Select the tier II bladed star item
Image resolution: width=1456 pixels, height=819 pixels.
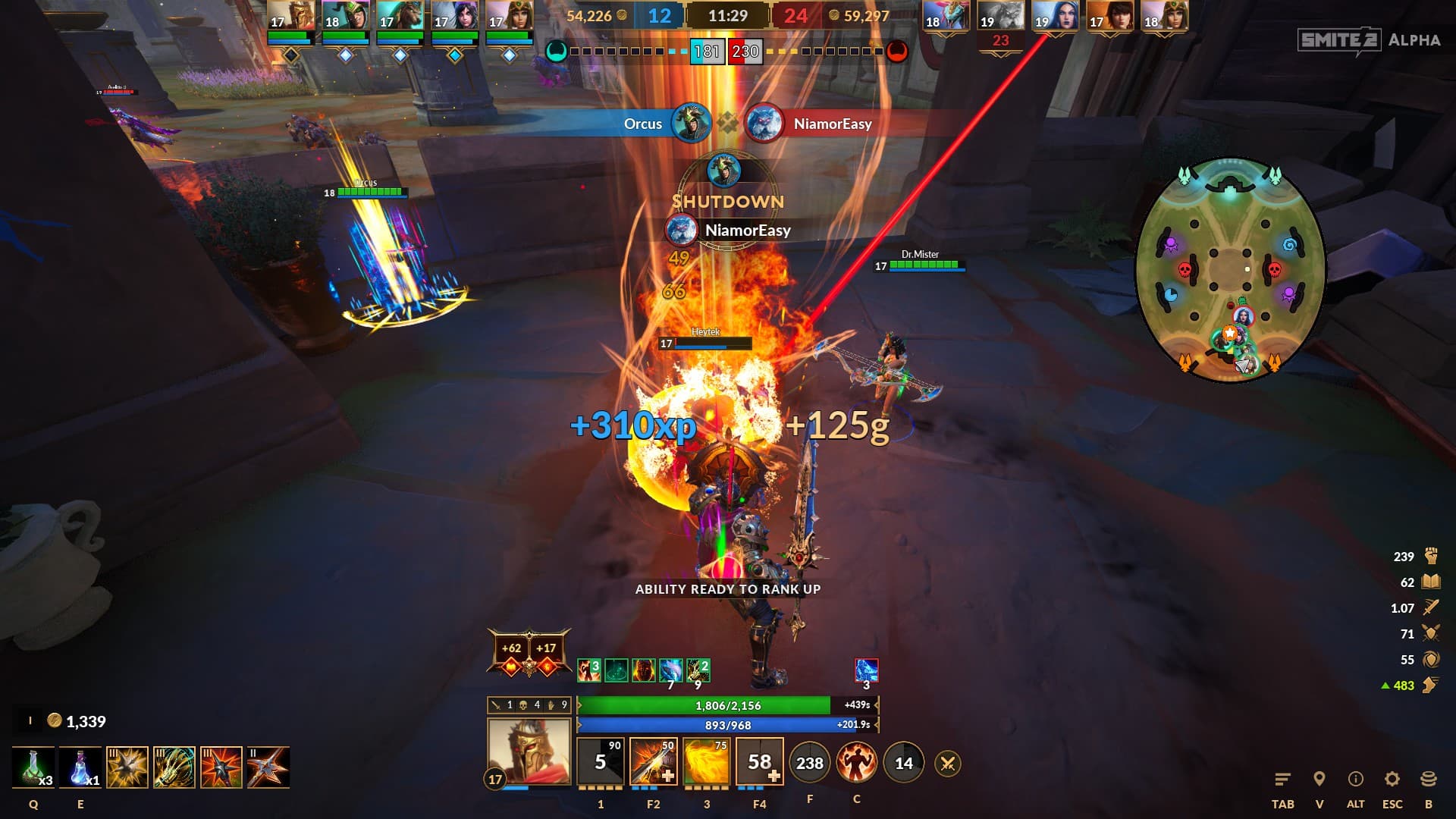(x=268, y=767)
